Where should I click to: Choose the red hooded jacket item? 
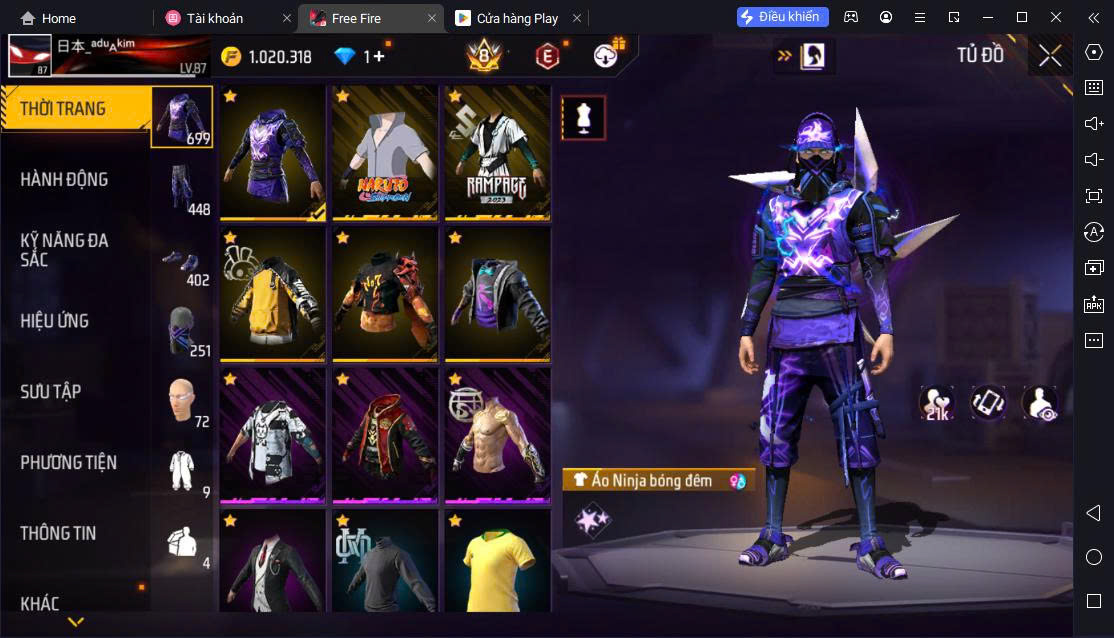(x=385, y=435)
